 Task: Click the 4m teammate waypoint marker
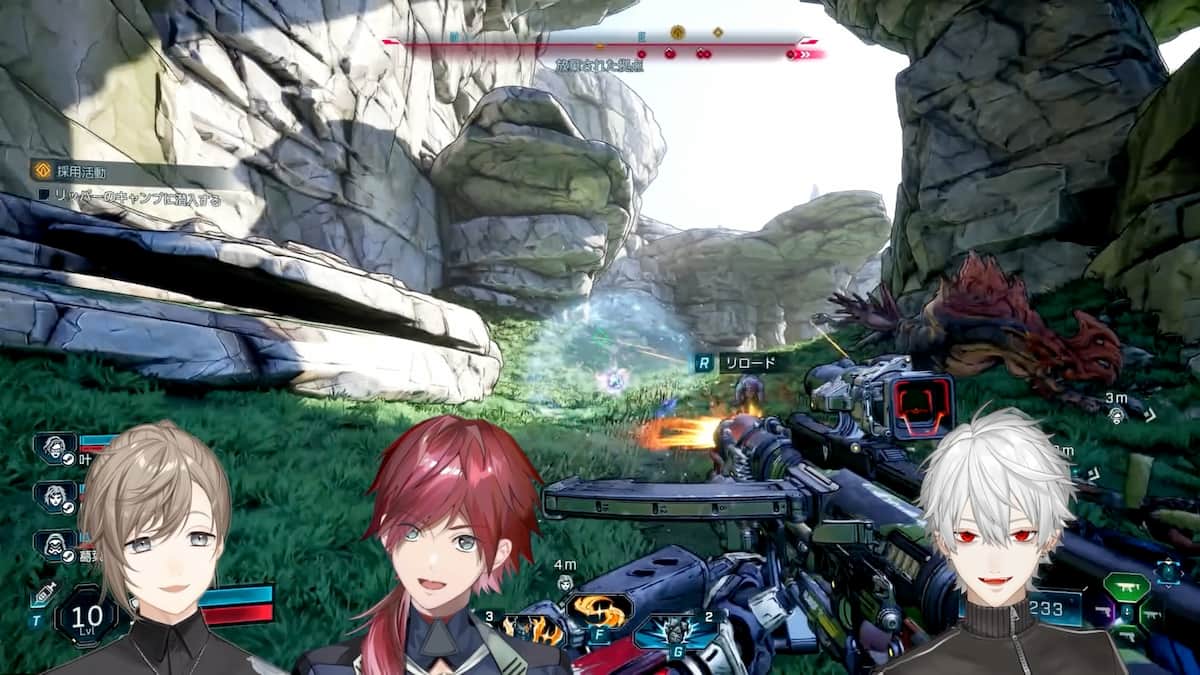click(x=565, y=582)
